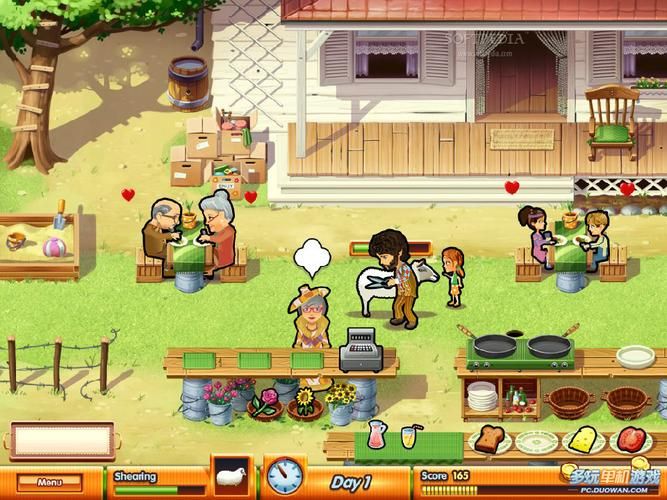The image size is (667, 500).
Task: Select the toast on the counter
Action: 490,439
